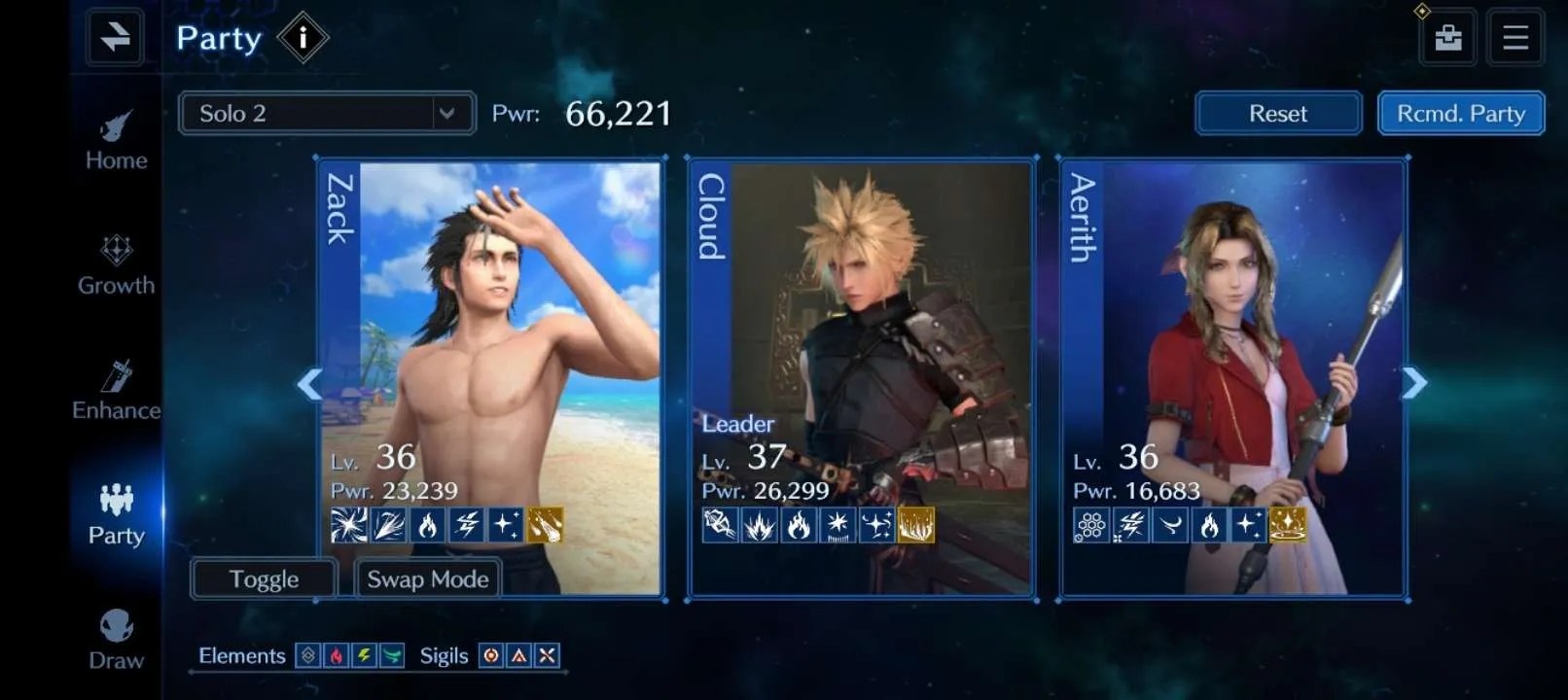
Task: Go to the Home tab
Action: pos(116,142)
